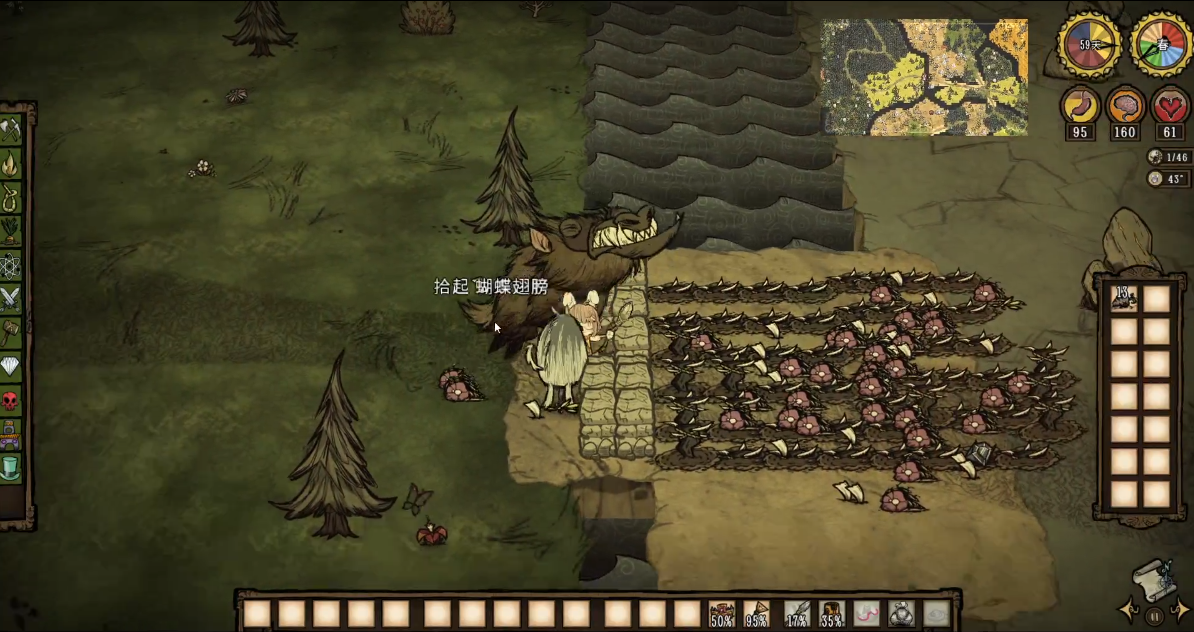Image resolution: width=1194 pixels, height=632 pixels.
Task: Select the 17% hand equipment slot
Action: [797, 613]
